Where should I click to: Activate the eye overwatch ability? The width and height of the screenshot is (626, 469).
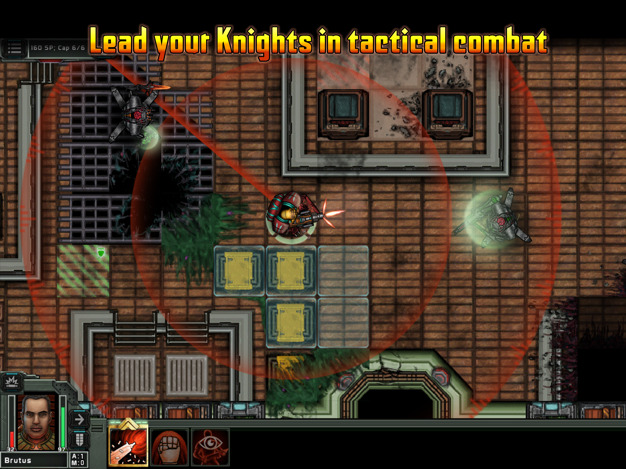pos(210,446)
